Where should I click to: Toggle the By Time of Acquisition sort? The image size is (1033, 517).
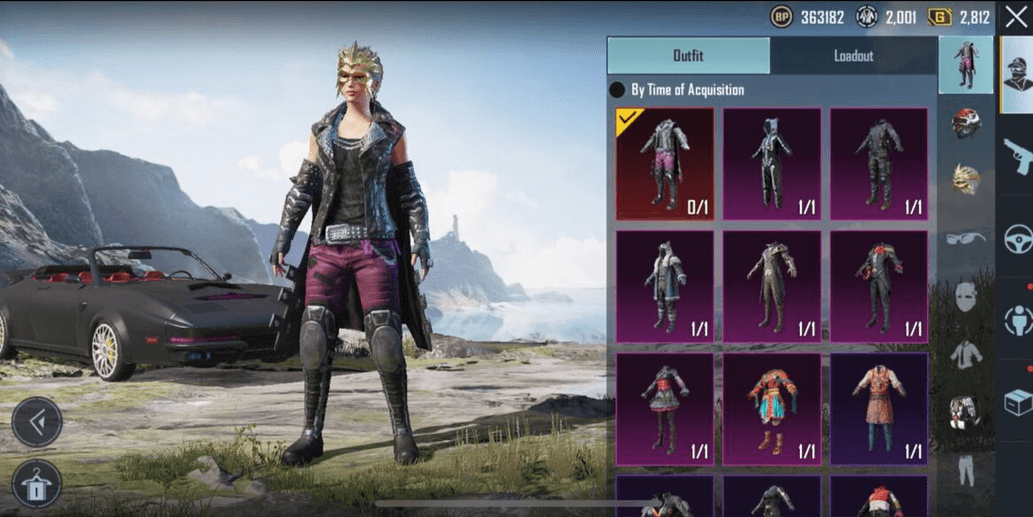tap(618, 90)
